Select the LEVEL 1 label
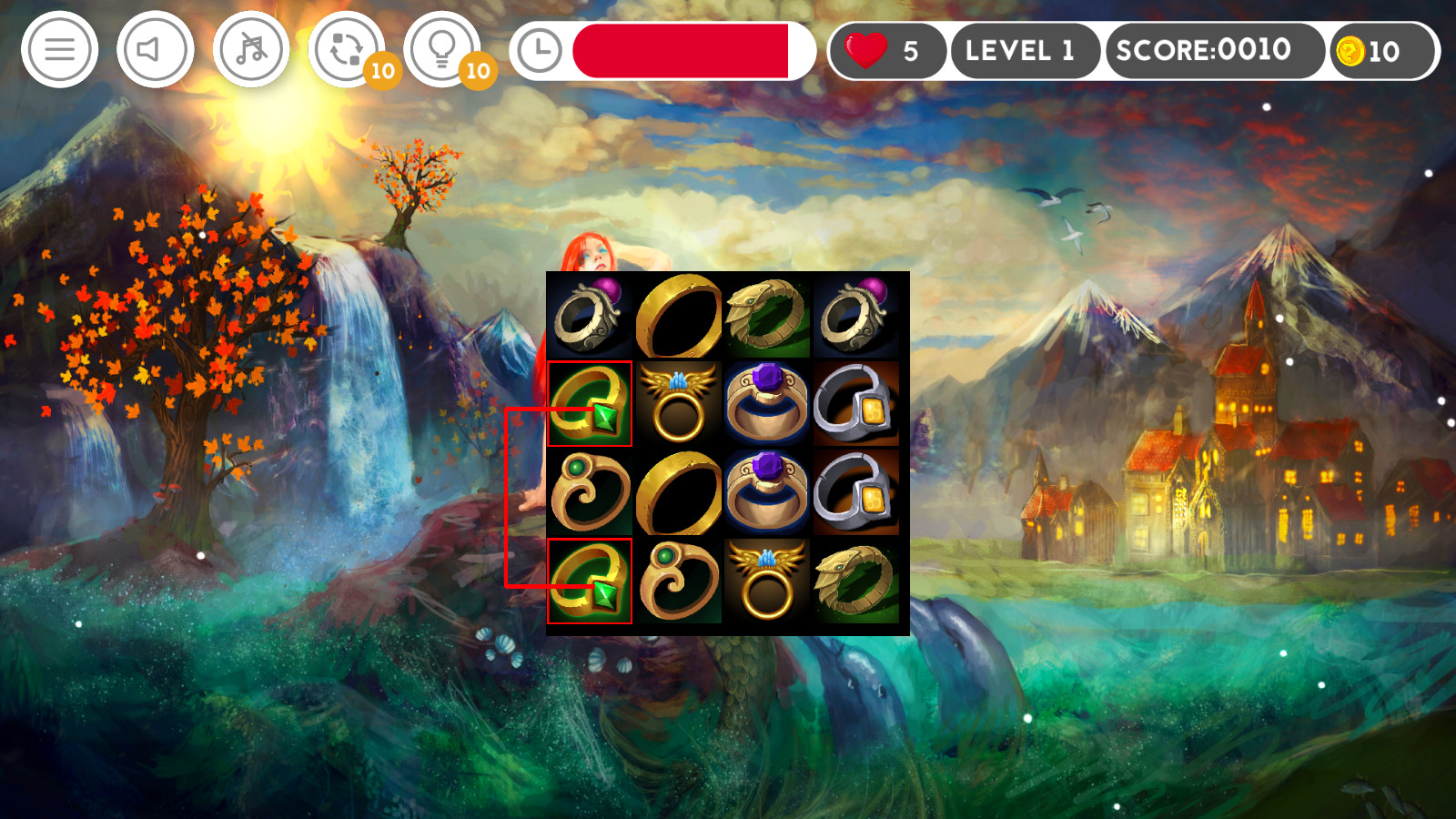The width and height of the screenshot is (1456, 819). tap(1026, 51)
